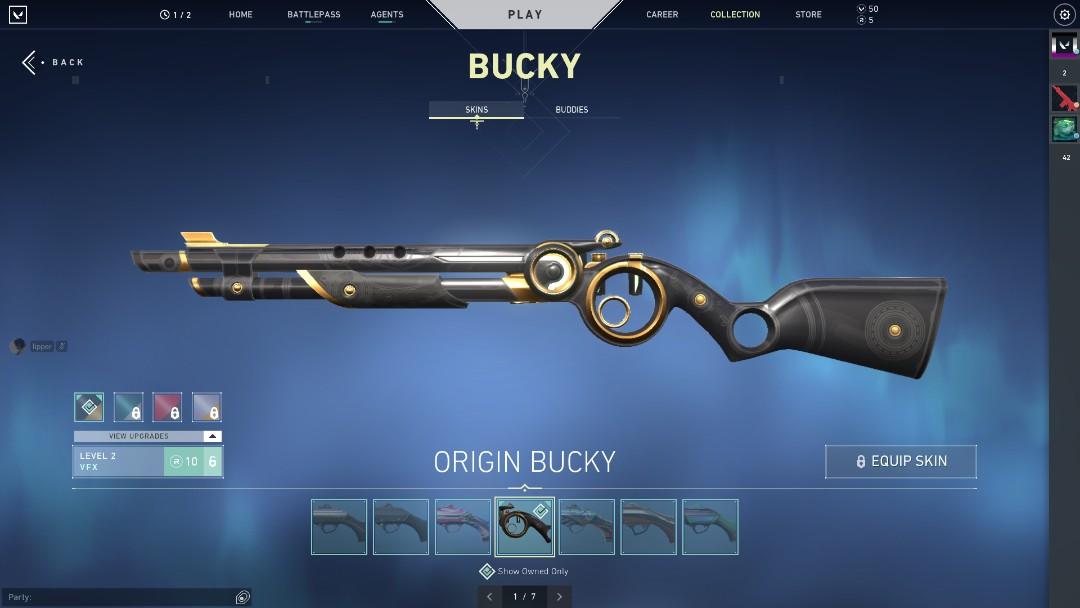Open the settings gear icon

pos(1063,15)
